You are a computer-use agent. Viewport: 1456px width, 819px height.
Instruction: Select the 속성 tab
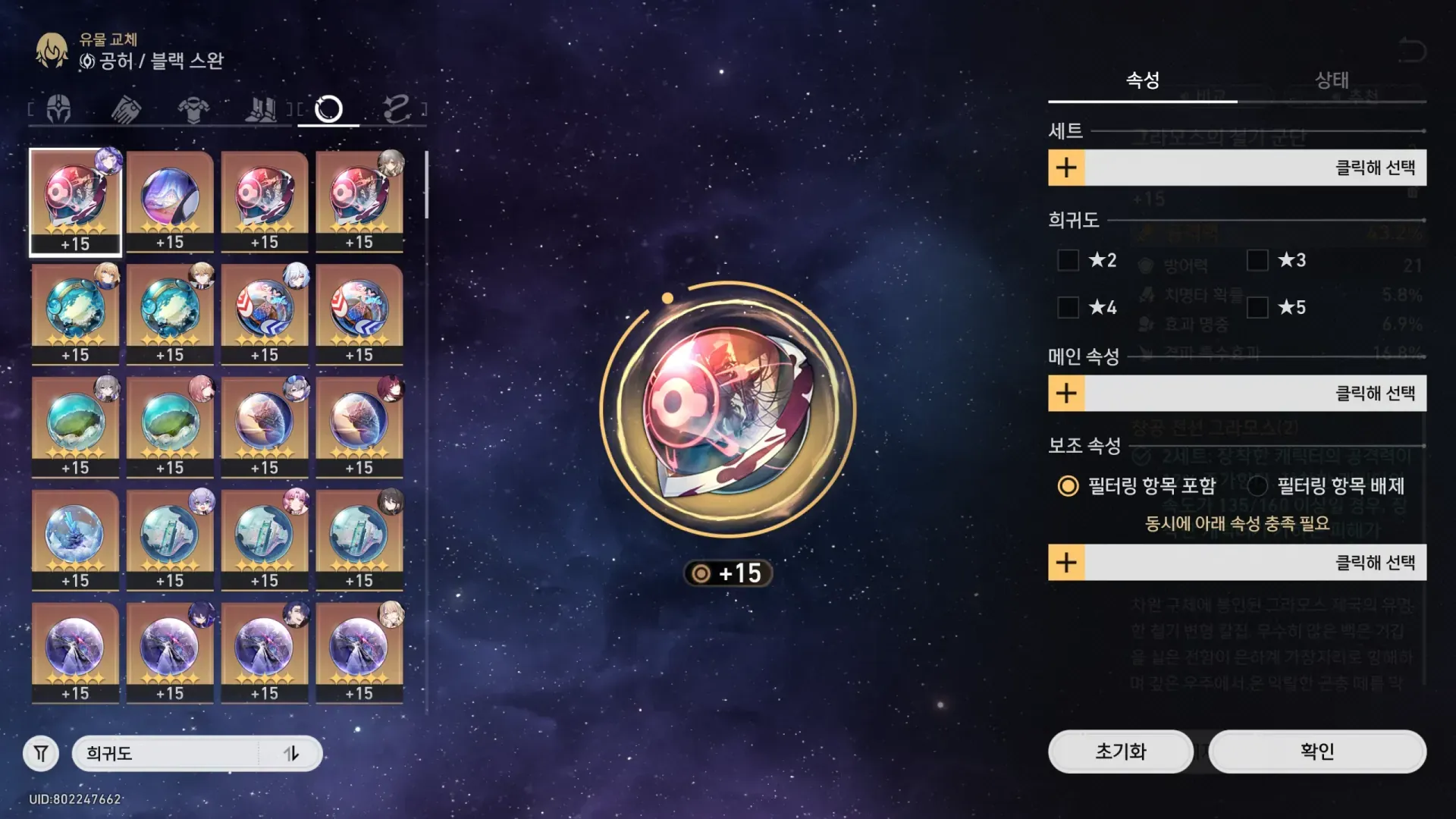click(x=1142, y=80)
